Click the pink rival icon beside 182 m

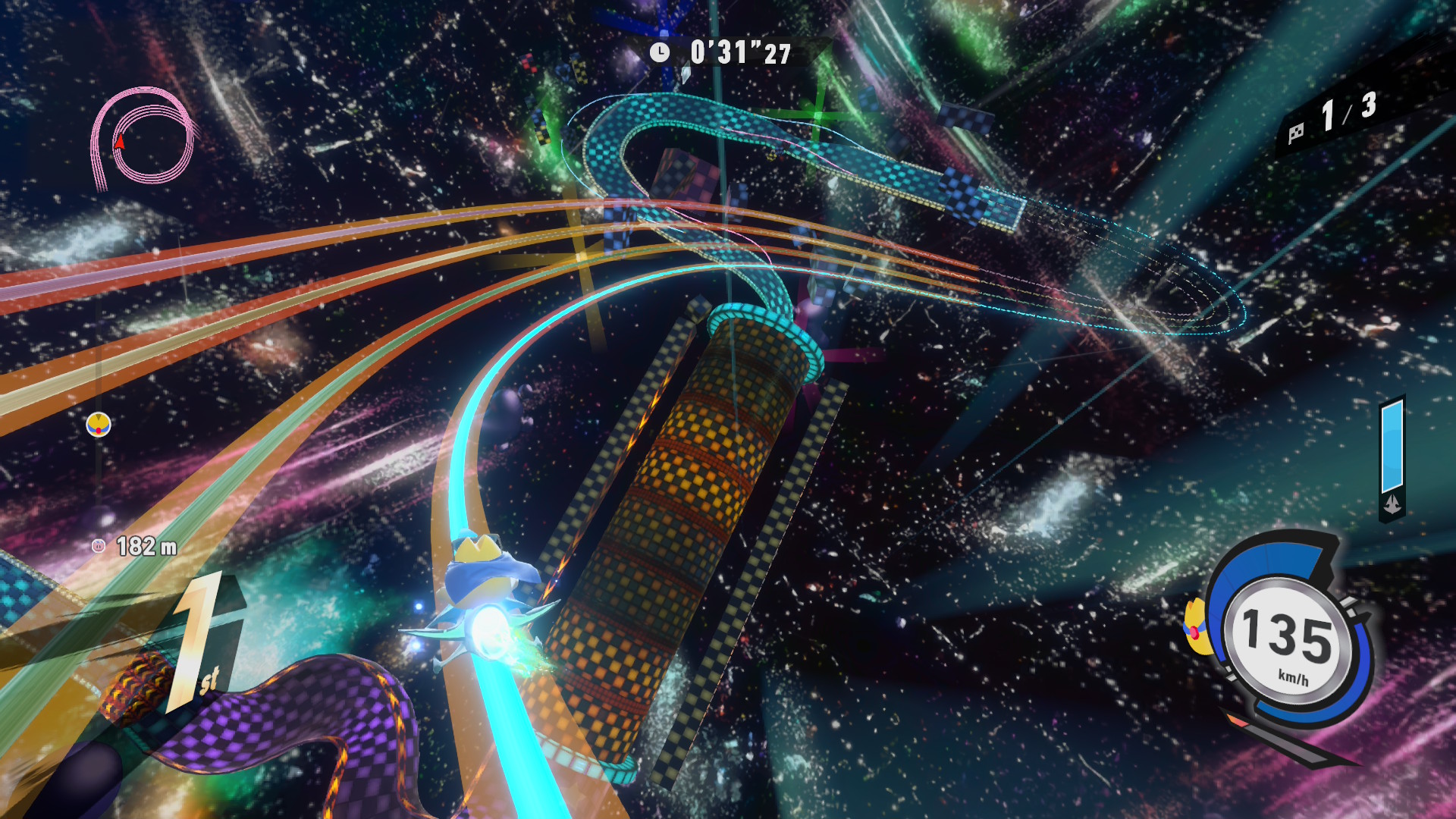click(98, 545)
